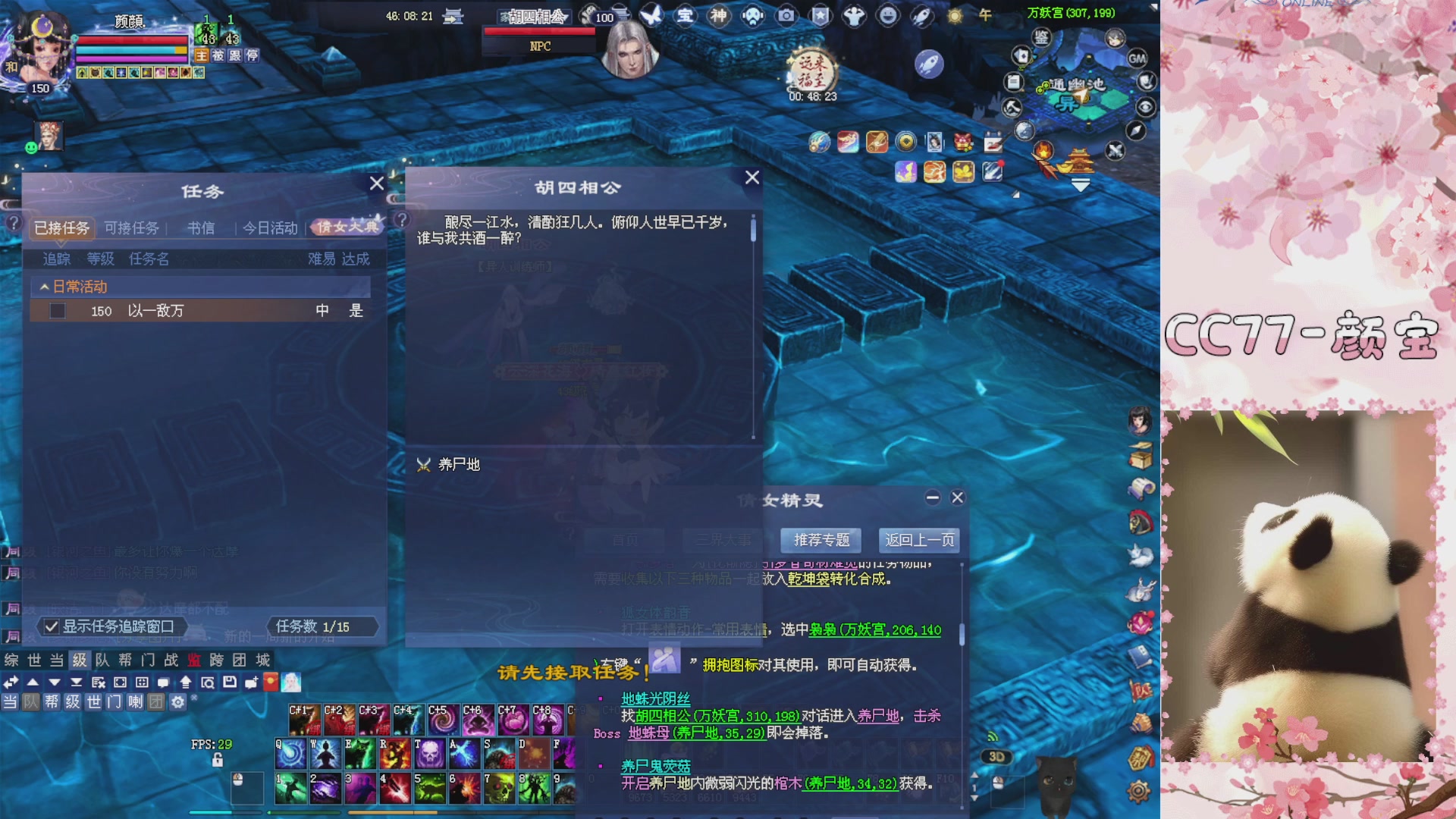Open the chat settings gear menu
The height and width of the screenshot is (819, 1456).
coord(177,702)
